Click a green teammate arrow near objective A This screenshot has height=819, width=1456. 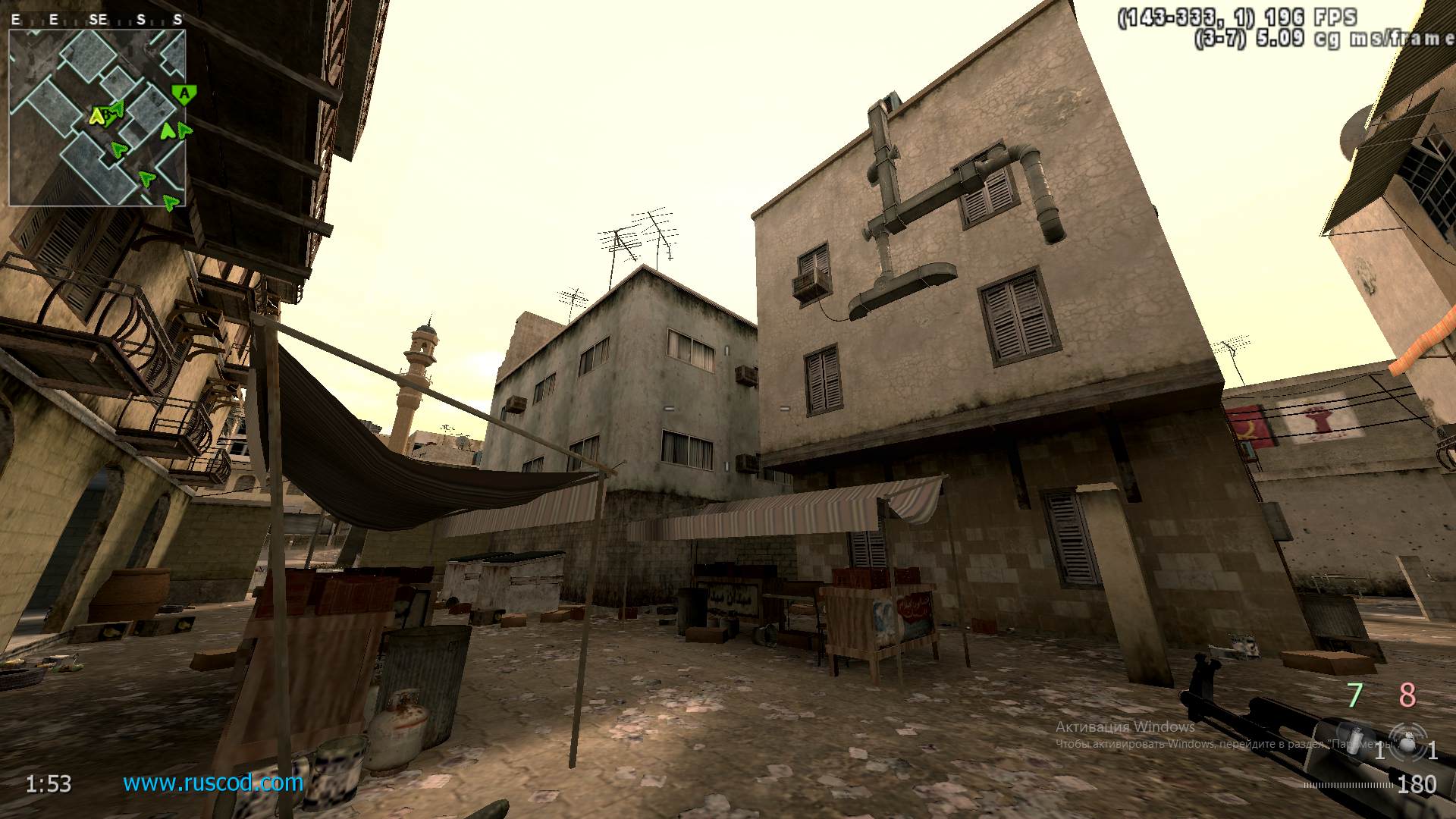(168, 131)
